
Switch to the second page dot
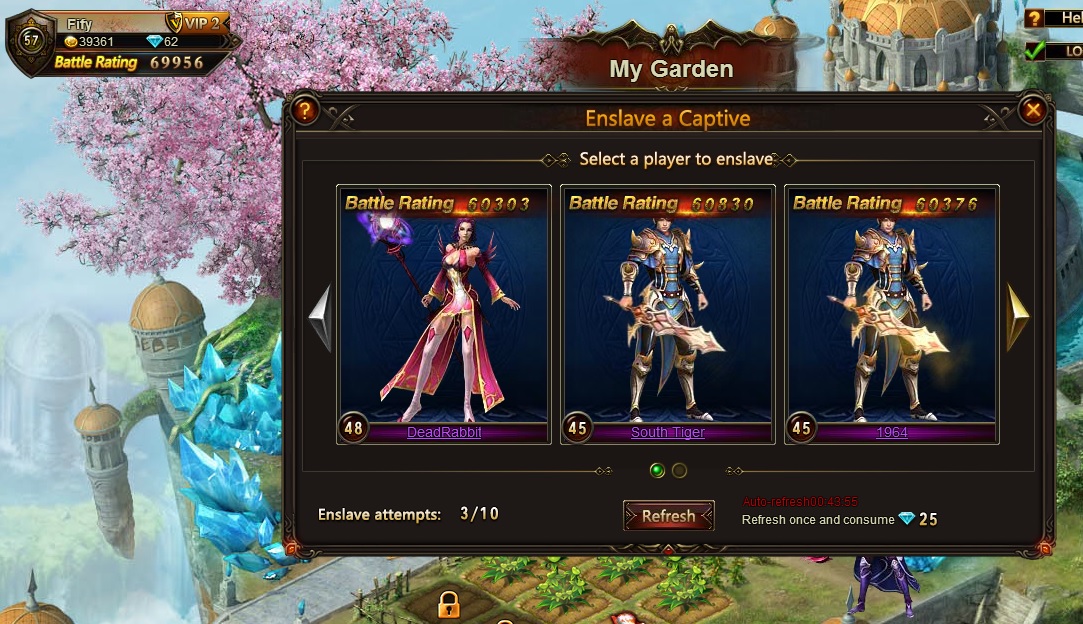point(679,470)
